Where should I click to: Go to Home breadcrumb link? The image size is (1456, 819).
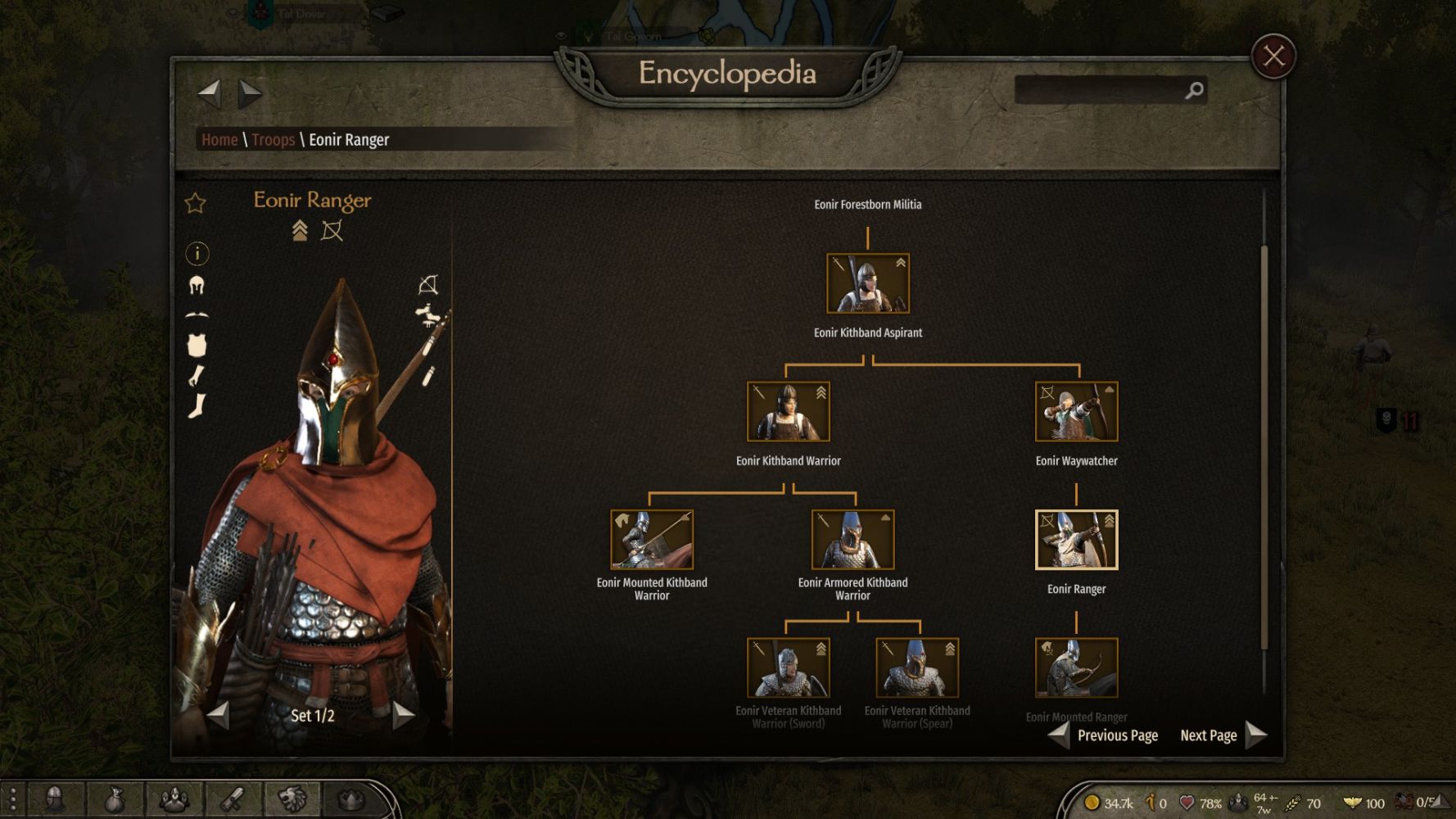tap(219, 140)
